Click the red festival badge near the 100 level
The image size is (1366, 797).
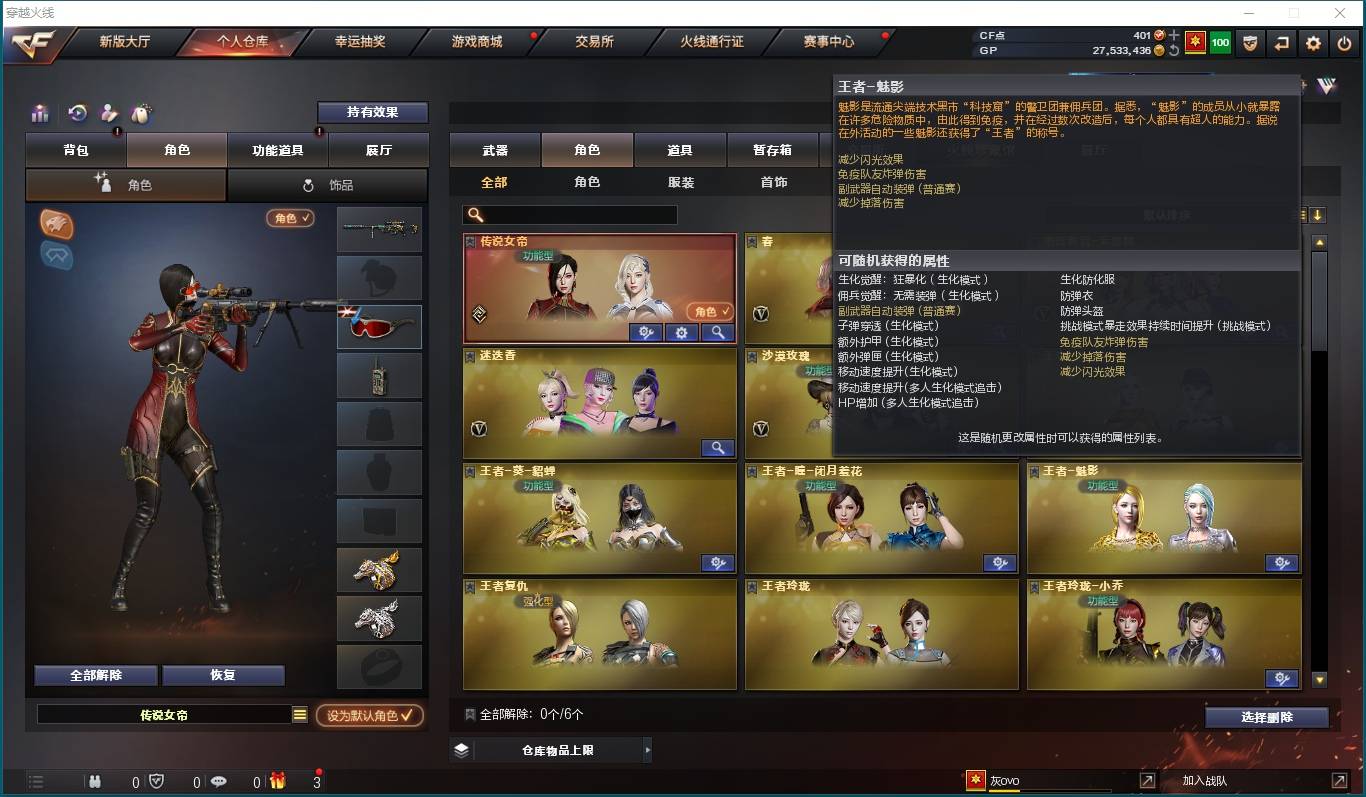coord(1195,43)
